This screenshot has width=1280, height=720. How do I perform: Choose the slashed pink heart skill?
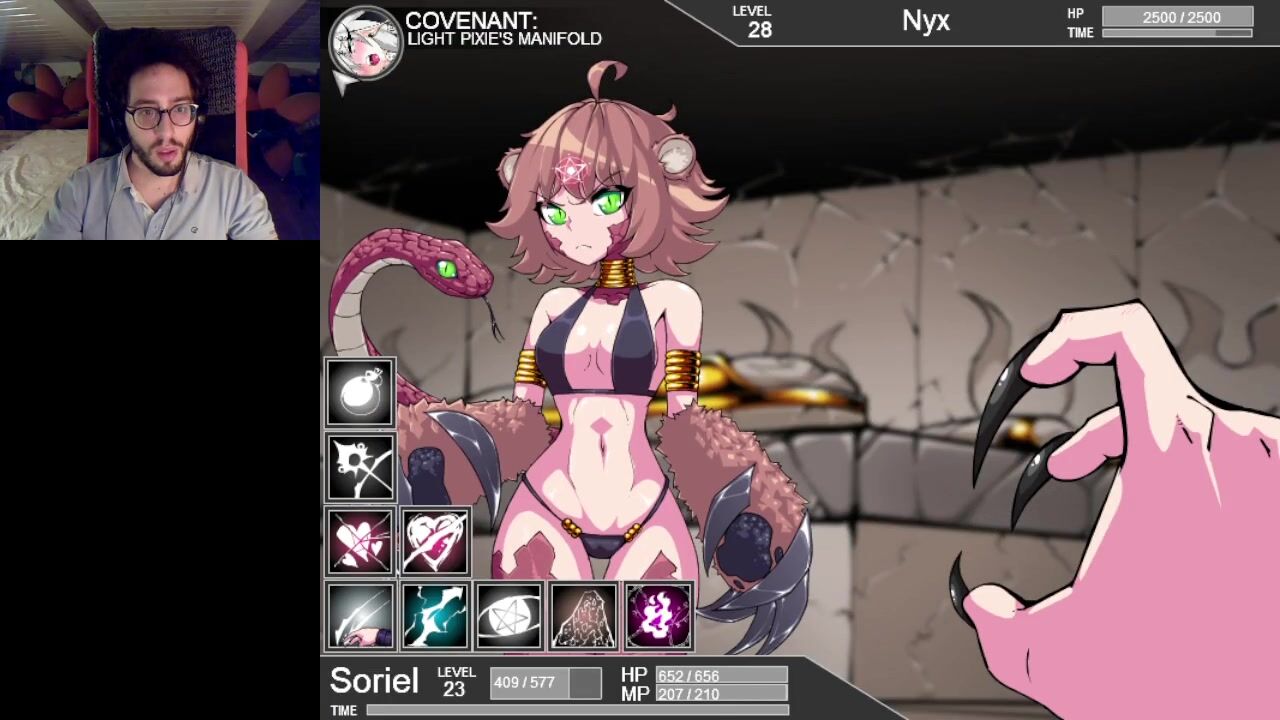tap(435, 542)
